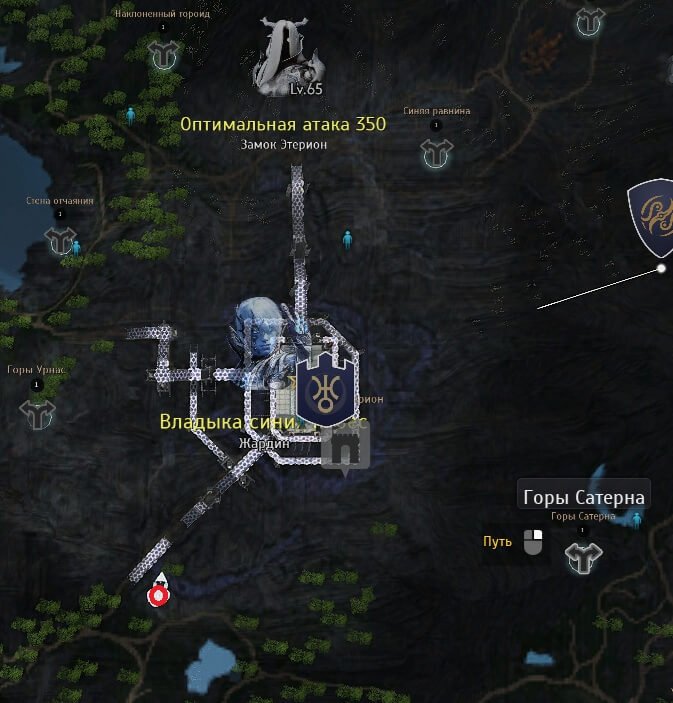Click the gray castle gate icon
The height and width of the screenshot is (703, 673).
[345, 448]
